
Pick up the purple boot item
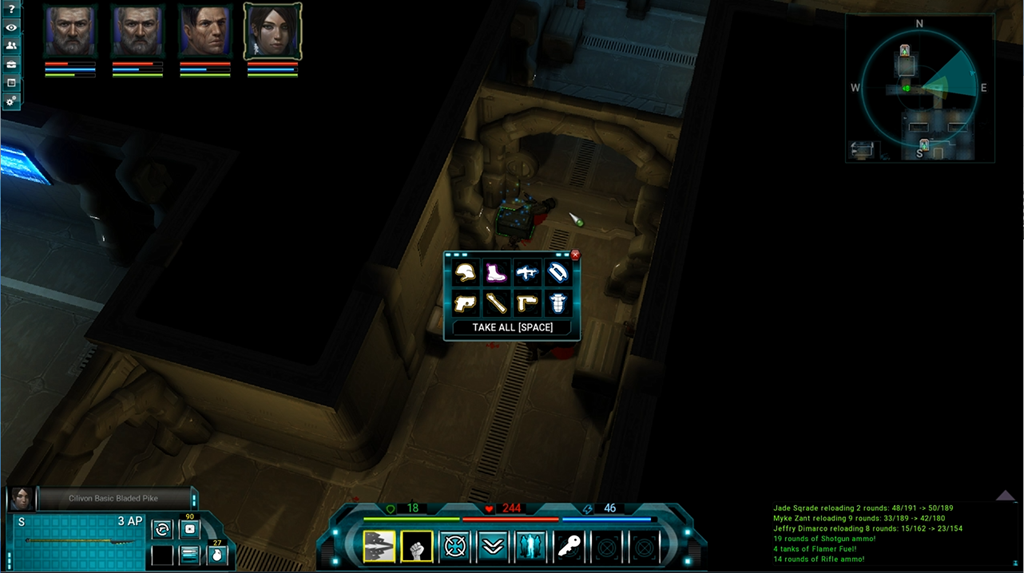point(496,272)
